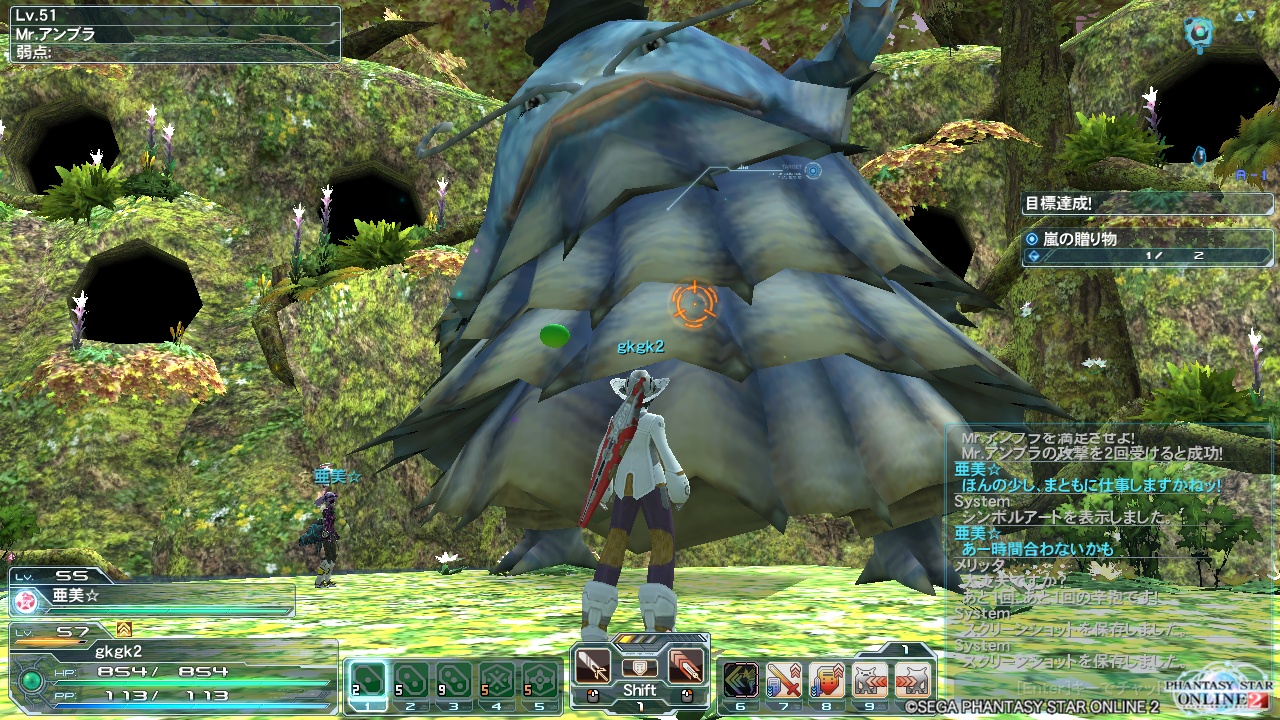The width and height of the screenshot is (1280, 720).
Task: Use the left-arrow creature skill in slot 9
Action: click(870, 679)
